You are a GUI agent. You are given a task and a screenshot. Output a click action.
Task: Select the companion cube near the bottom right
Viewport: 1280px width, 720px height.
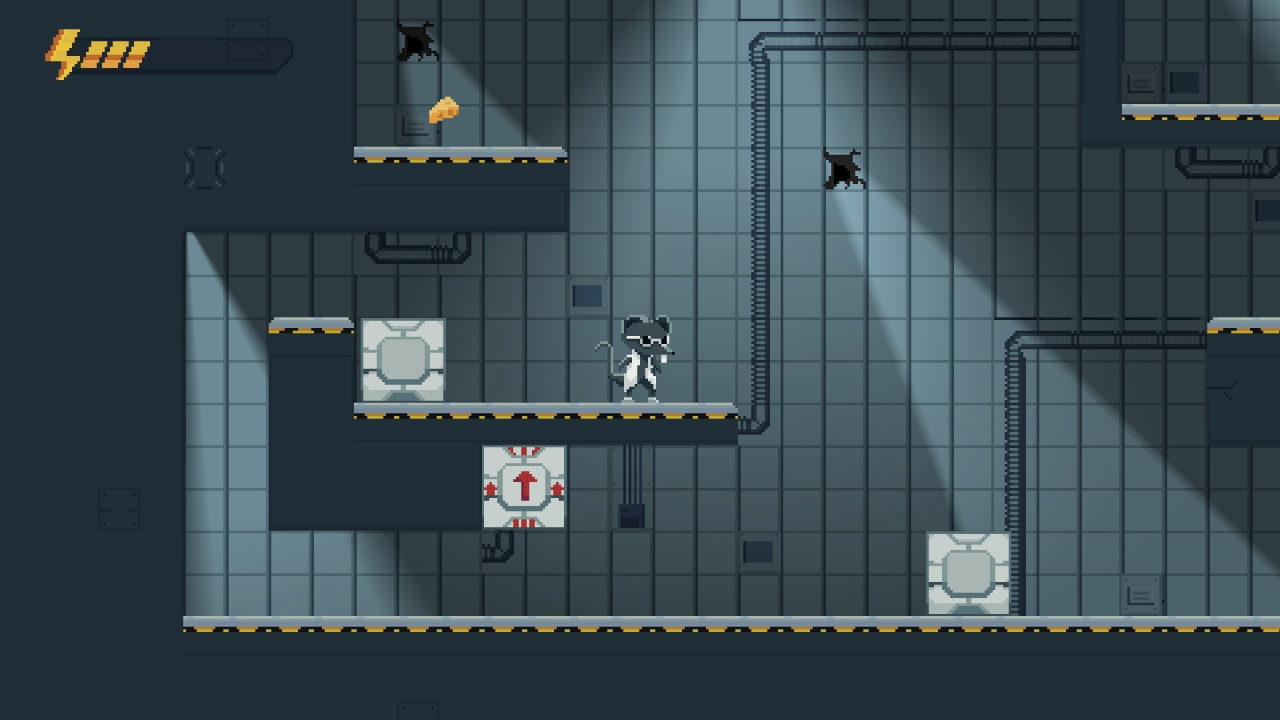tap(967, 573)
